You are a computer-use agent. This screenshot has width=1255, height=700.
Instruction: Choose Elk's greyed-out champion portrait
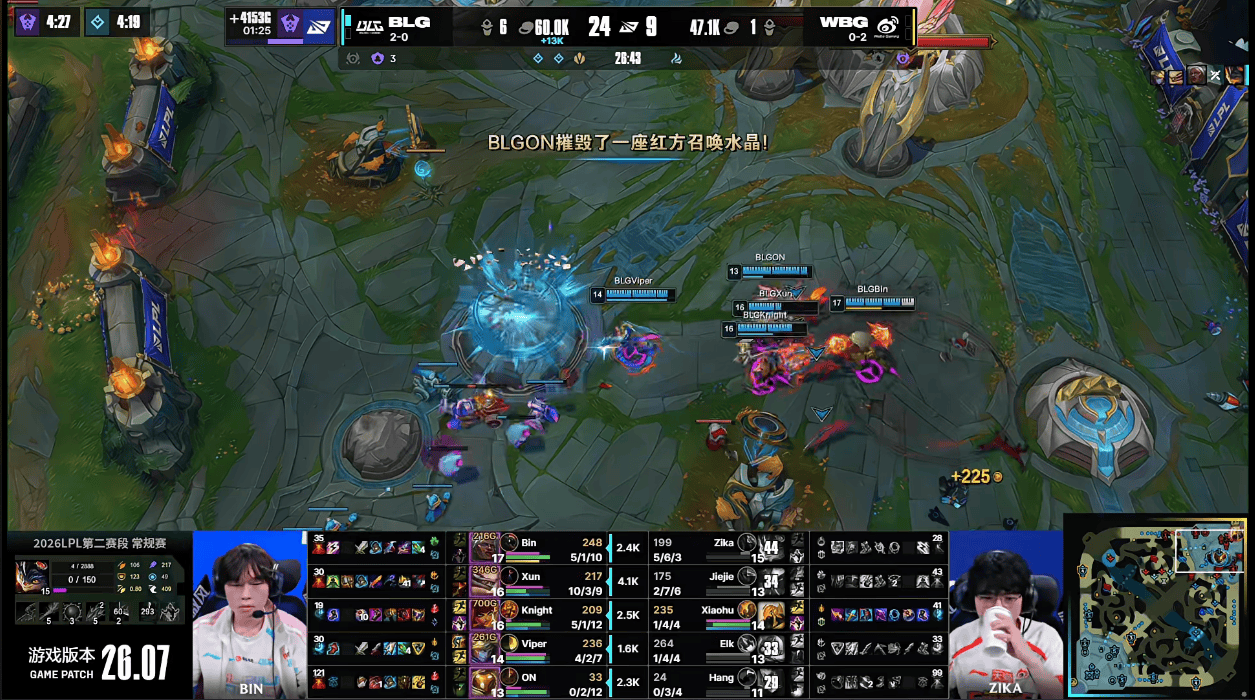[x=769, y=647]
